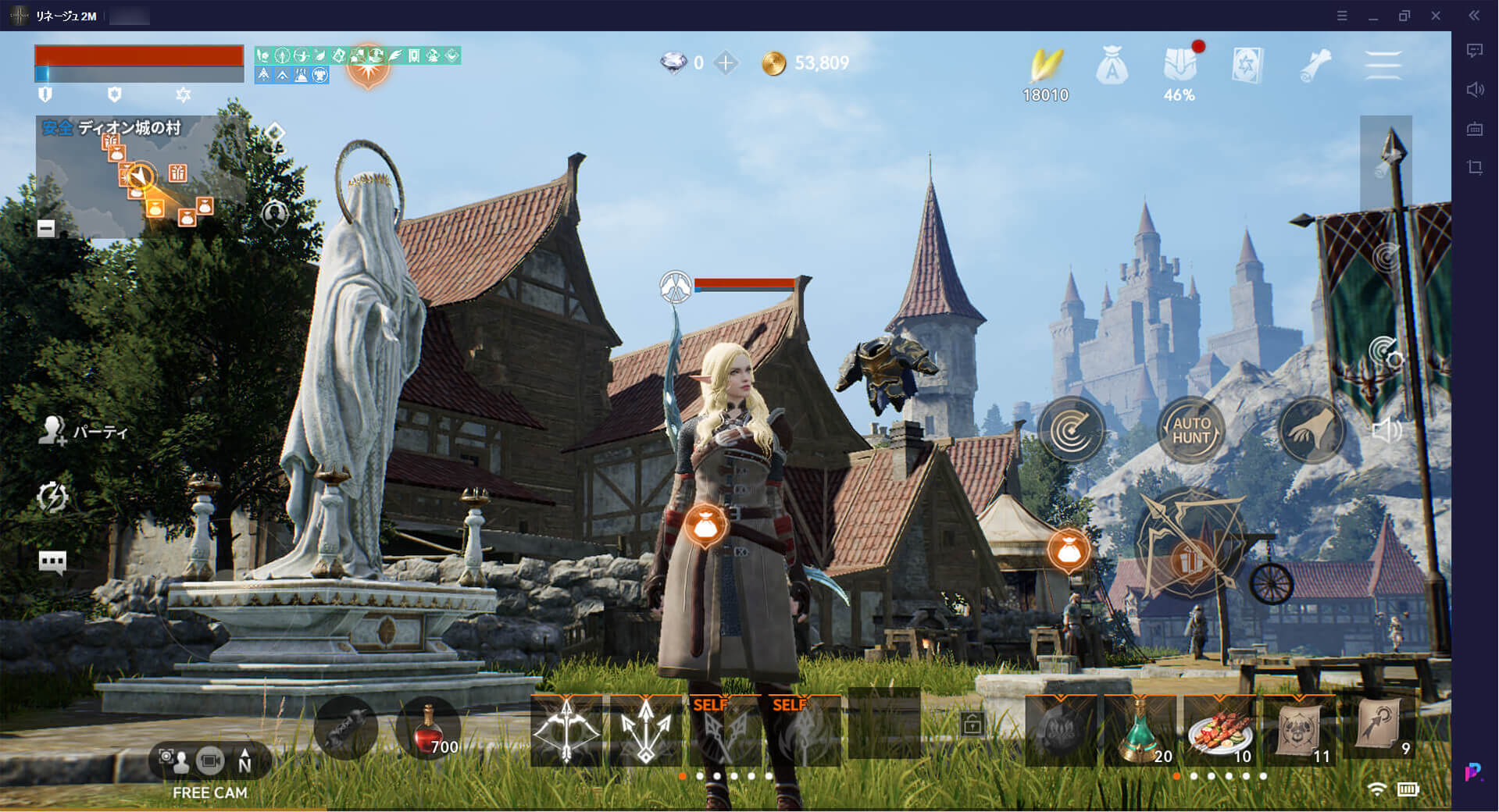Close the emulator window
1499x812 pixels.
pyautogui.click(x=1436, y=16)
